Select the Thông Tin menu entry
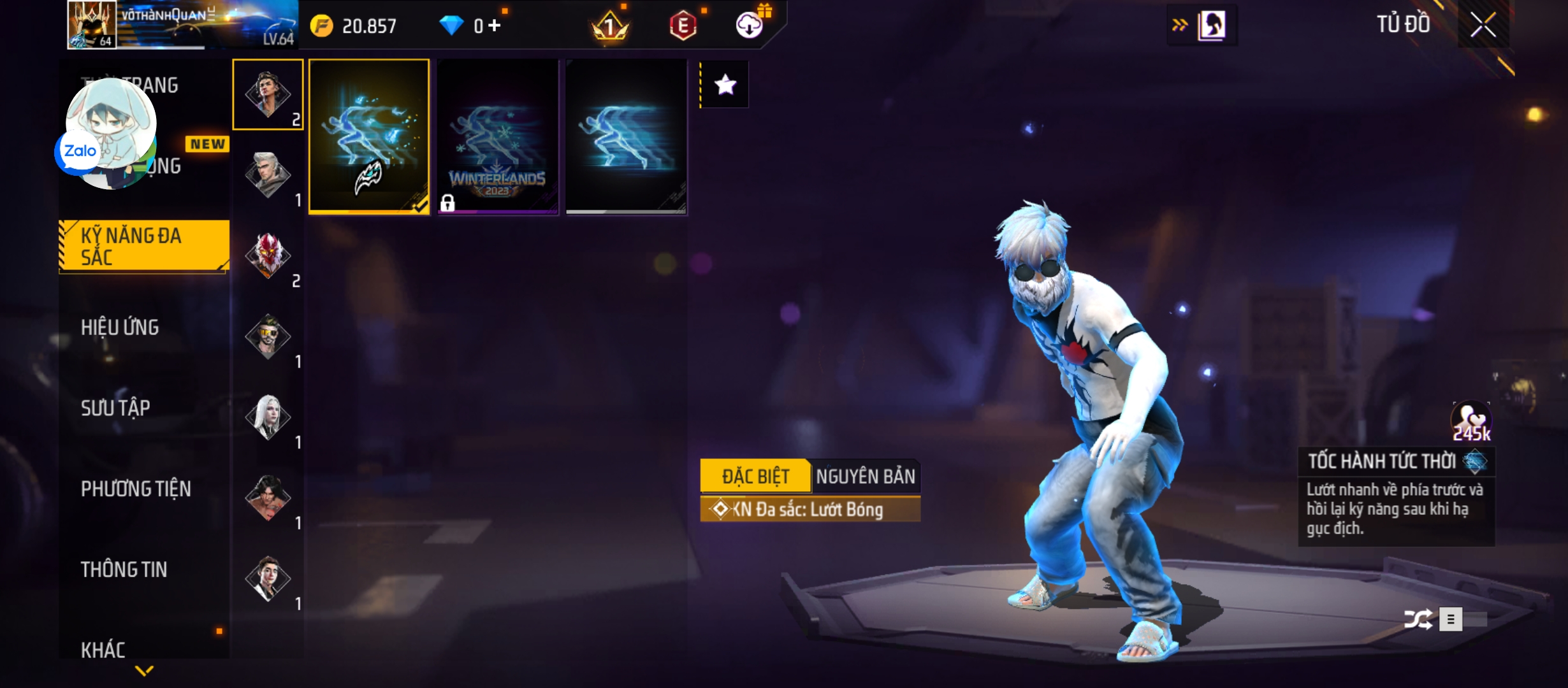The width and height of the screenshot is (1568, 688). click(x=124, y=570)
